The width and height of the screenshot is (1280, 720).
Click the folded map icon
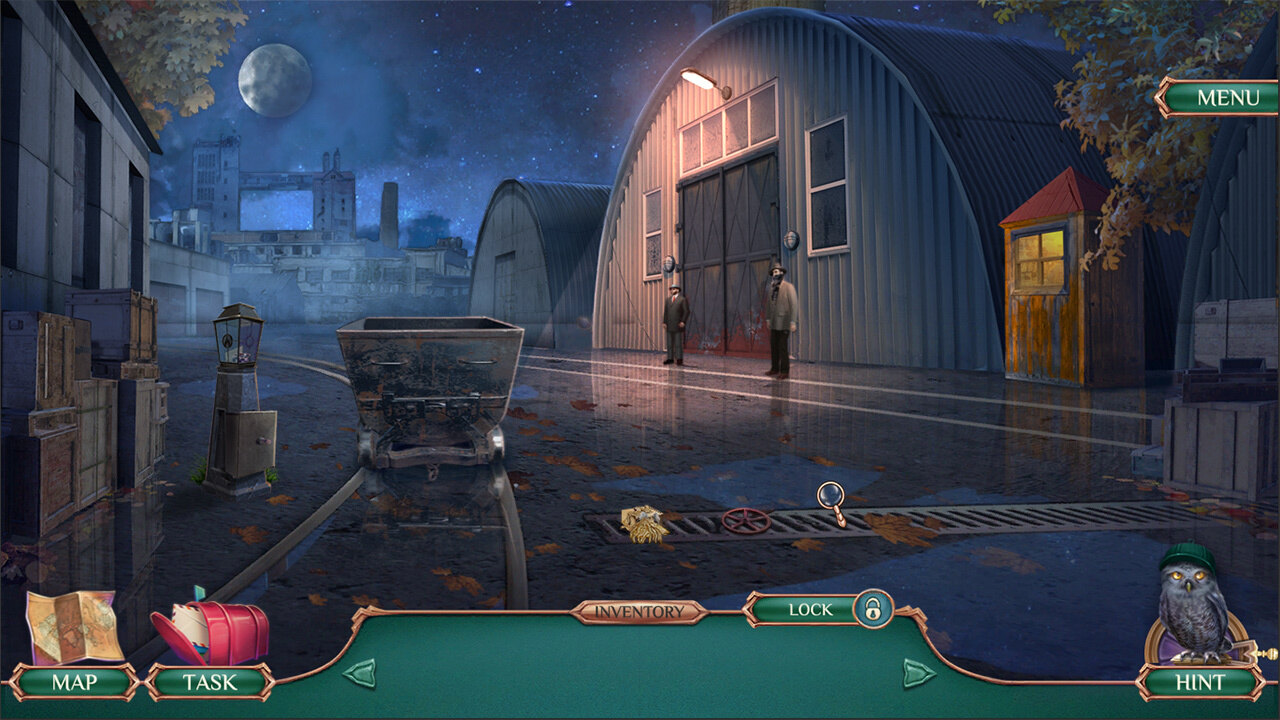72,626
